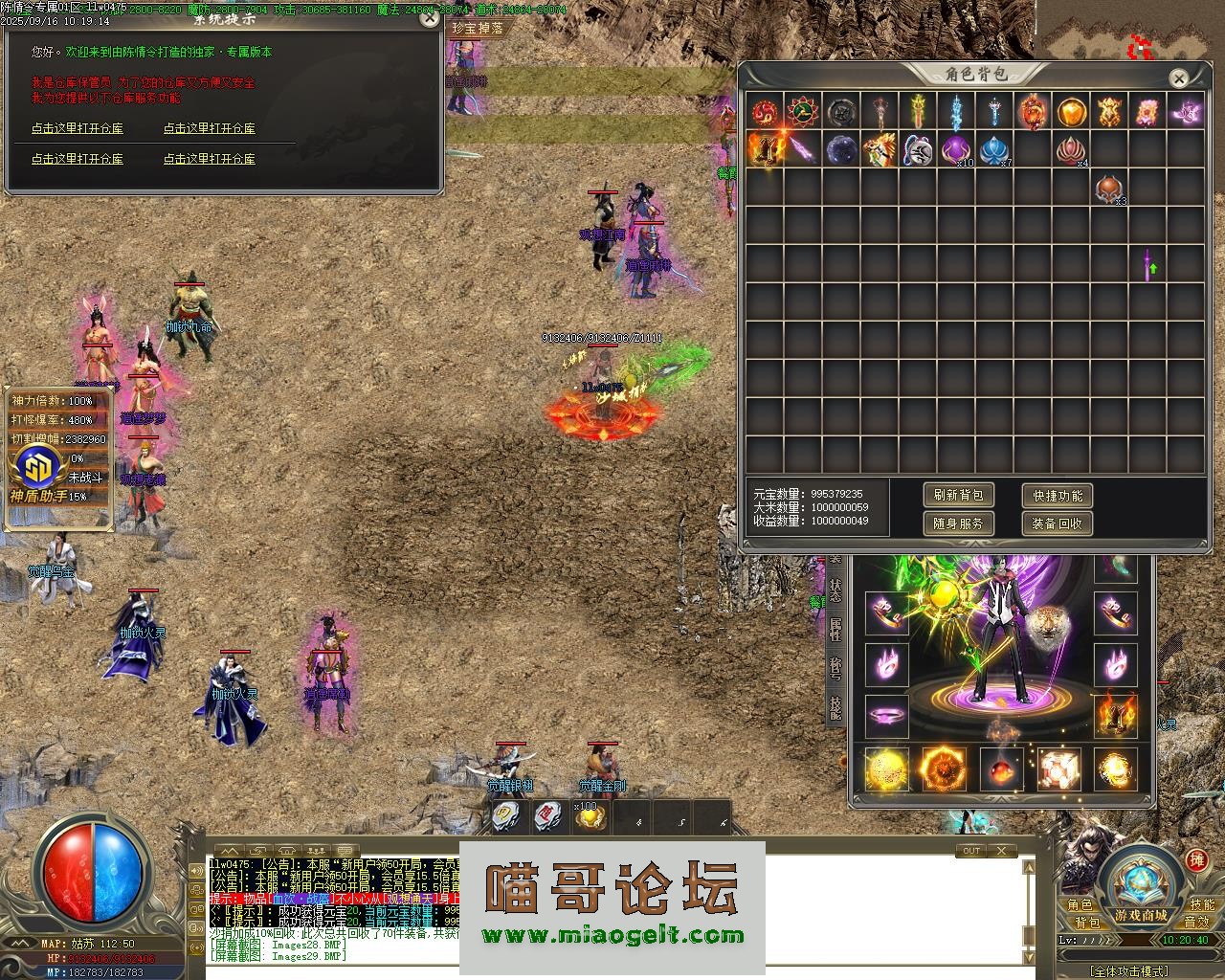Open the 角色 character panel

[x=1080, y=904]
